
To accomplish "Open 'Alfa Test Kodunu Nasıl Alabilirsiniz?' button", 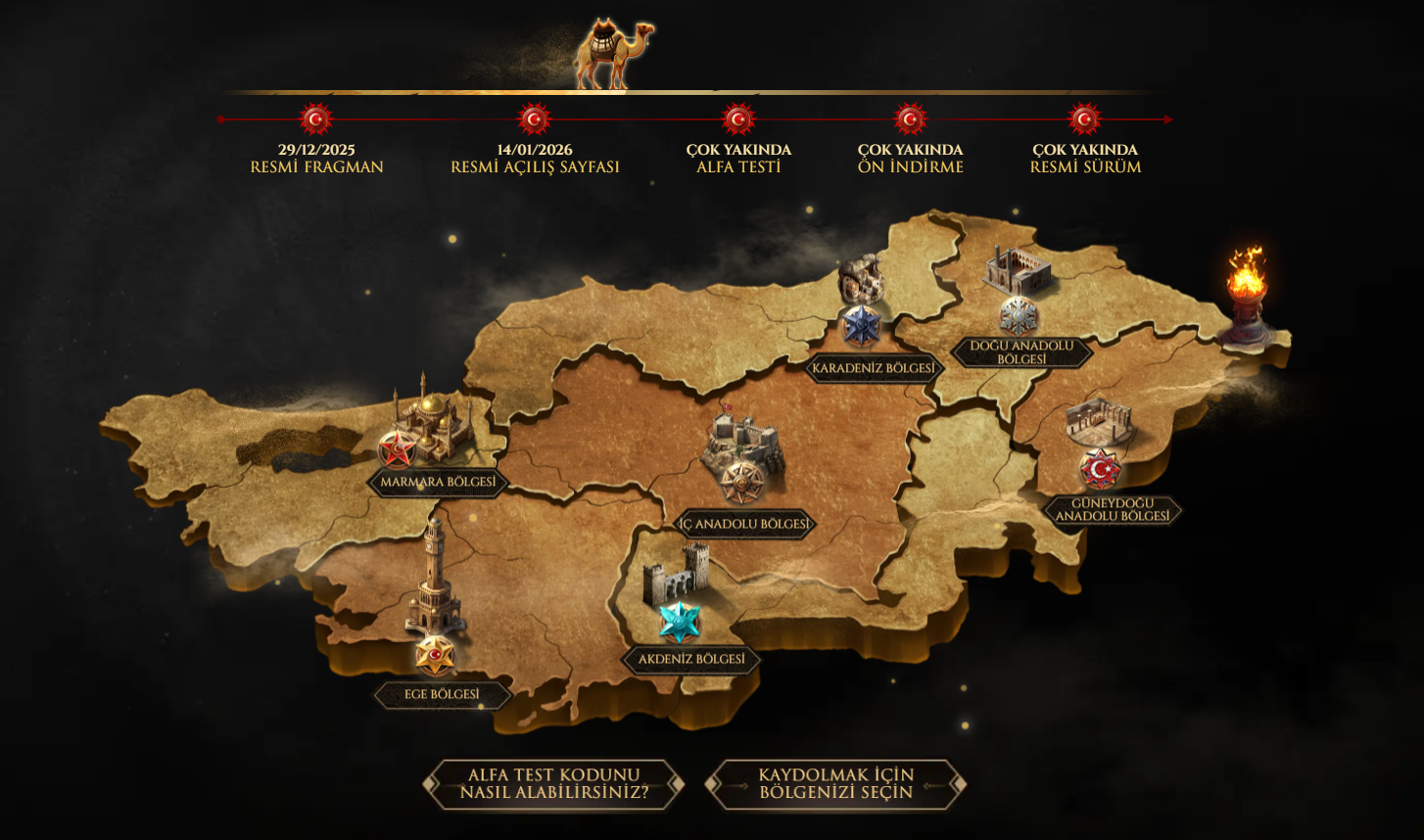I will tap(553, 784).
